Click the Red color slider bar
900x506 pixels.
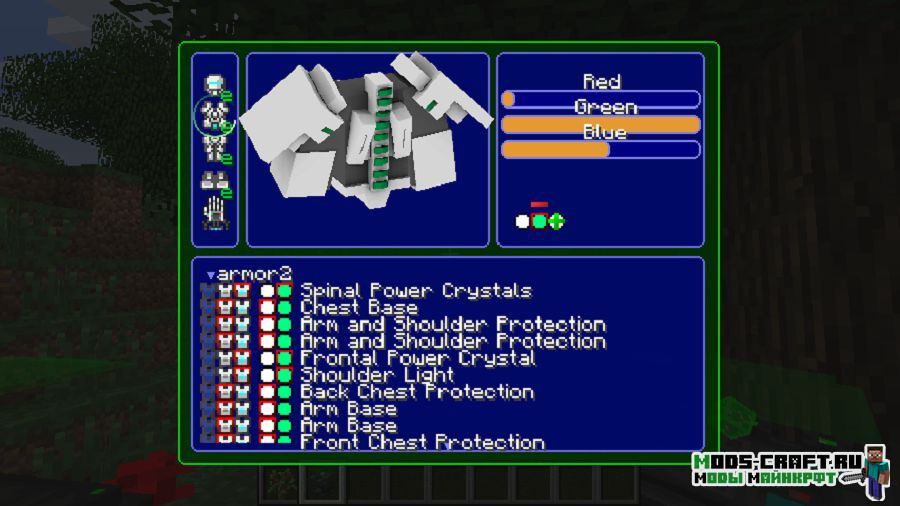[600, 99]
